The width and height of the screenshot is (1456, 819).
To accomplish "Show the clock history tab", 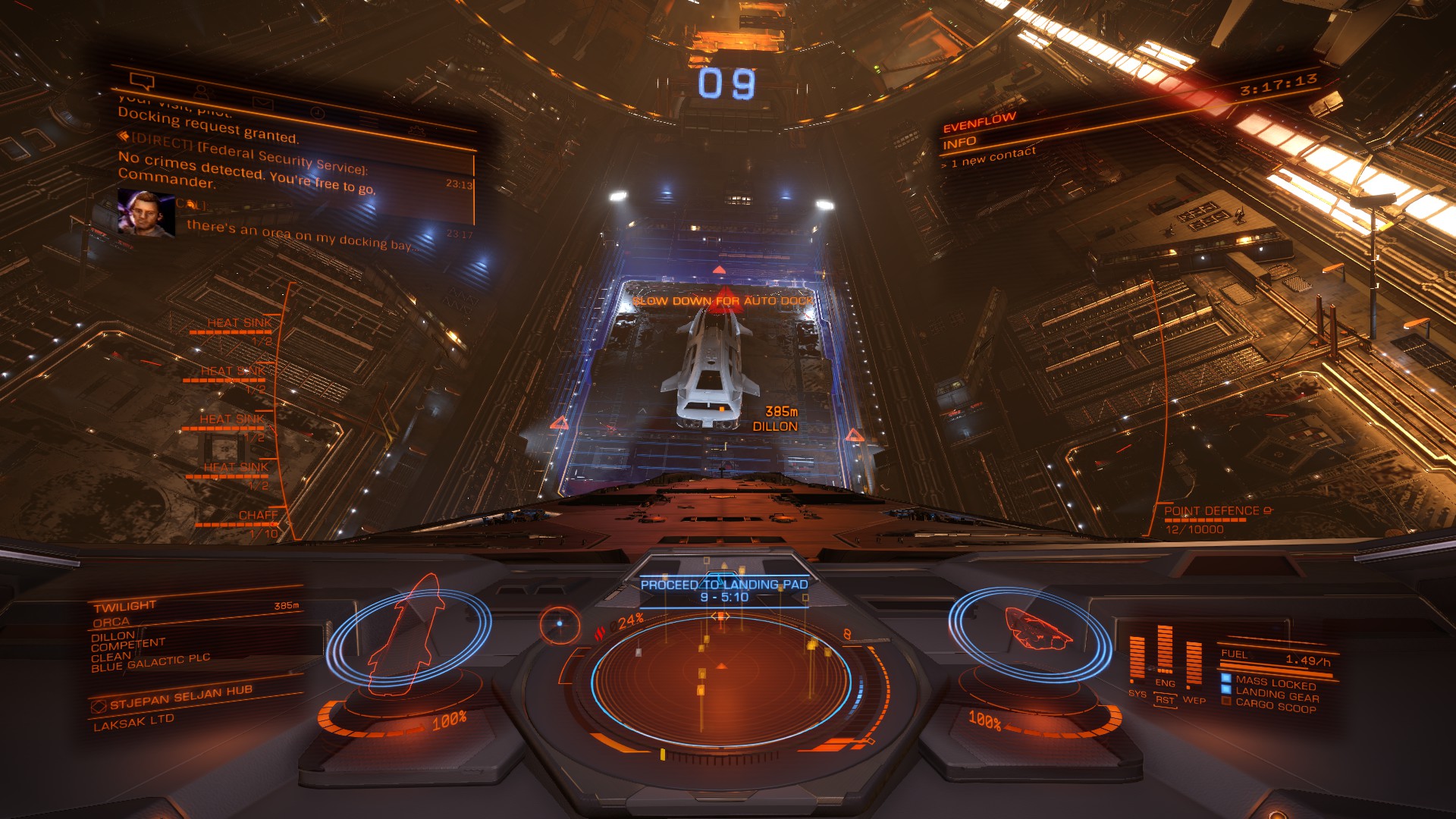I will pyautogui.click(x=317, y=112).
